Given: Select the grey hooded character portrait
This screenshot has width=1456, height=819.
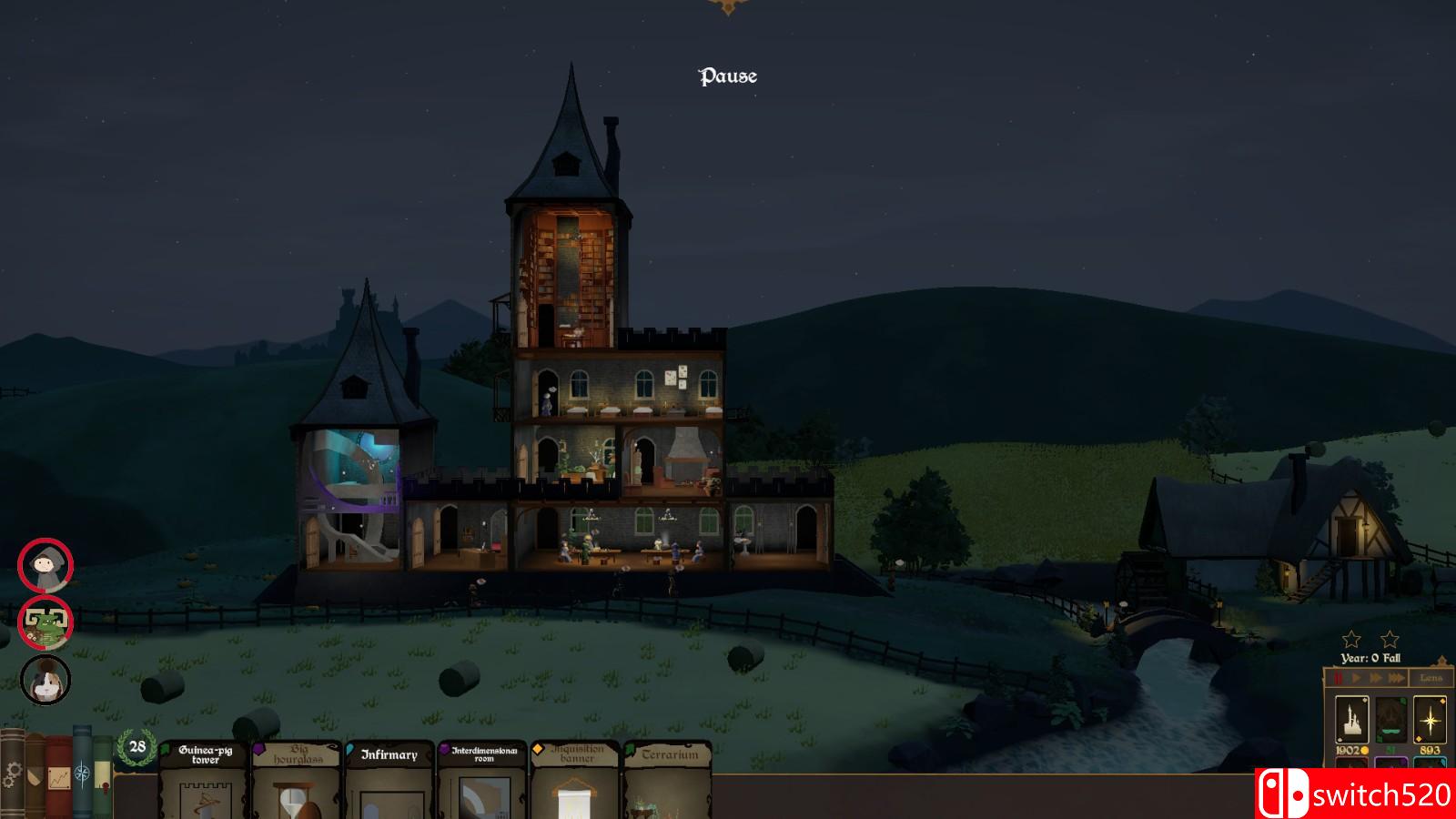Looking at the screenshot, I should [x=45, y=566].
